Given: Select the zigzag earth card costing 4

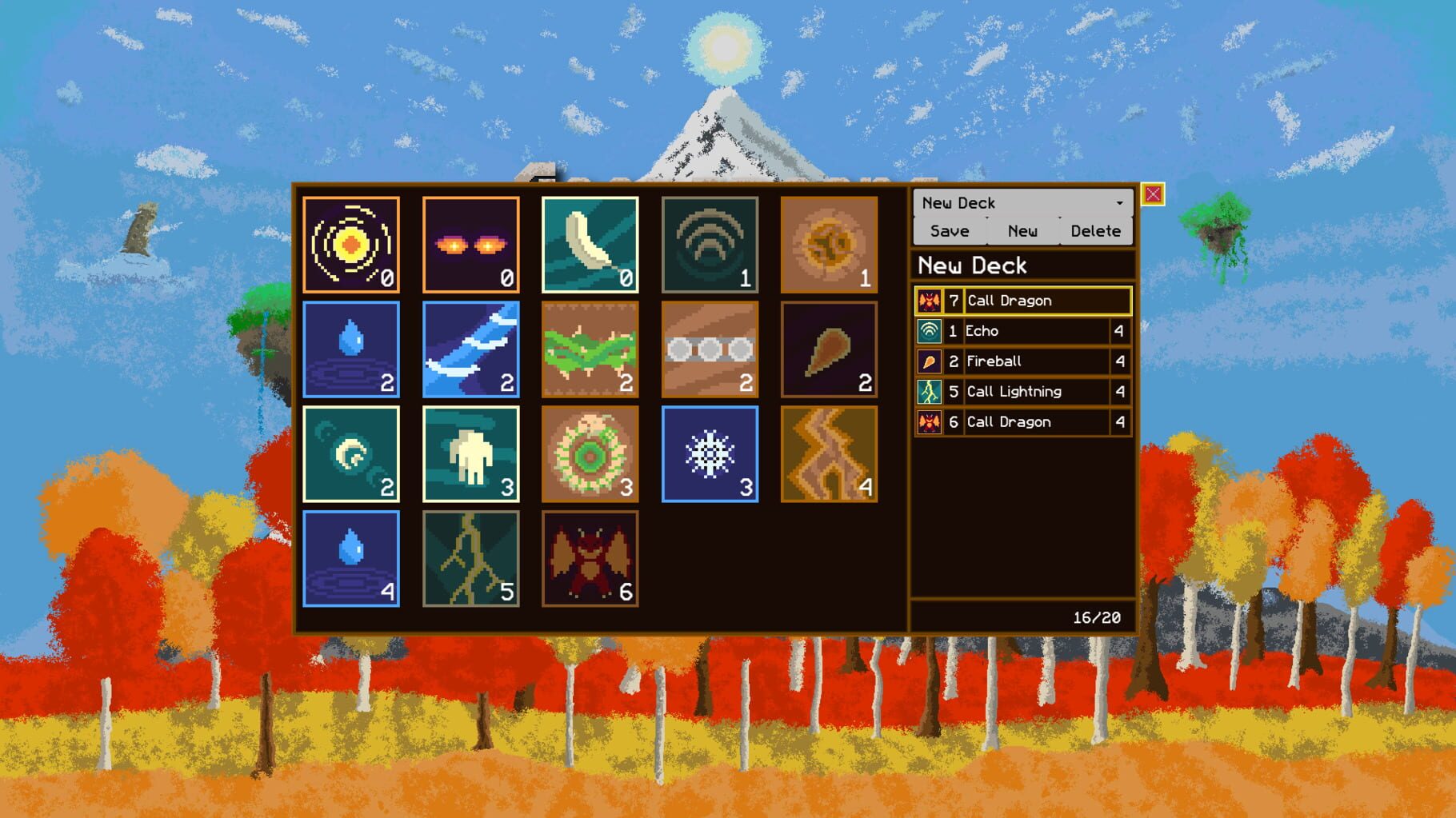Looking at the screenshot, I should (830, 453).
